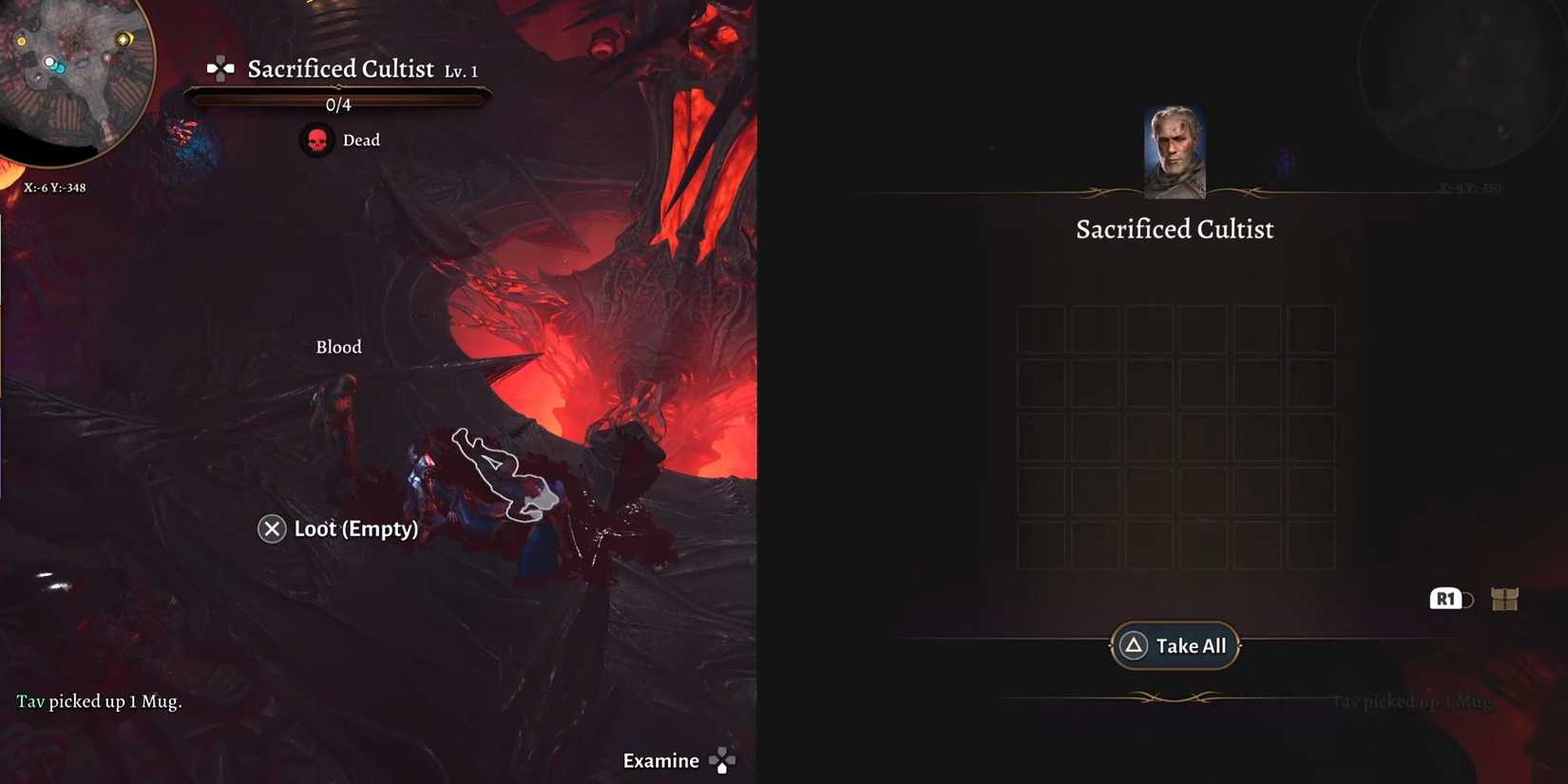The height and width of the screenshot is (784, 1568).
Task: Click the player position dot on the minimap
Action: (x=49, y=61)
